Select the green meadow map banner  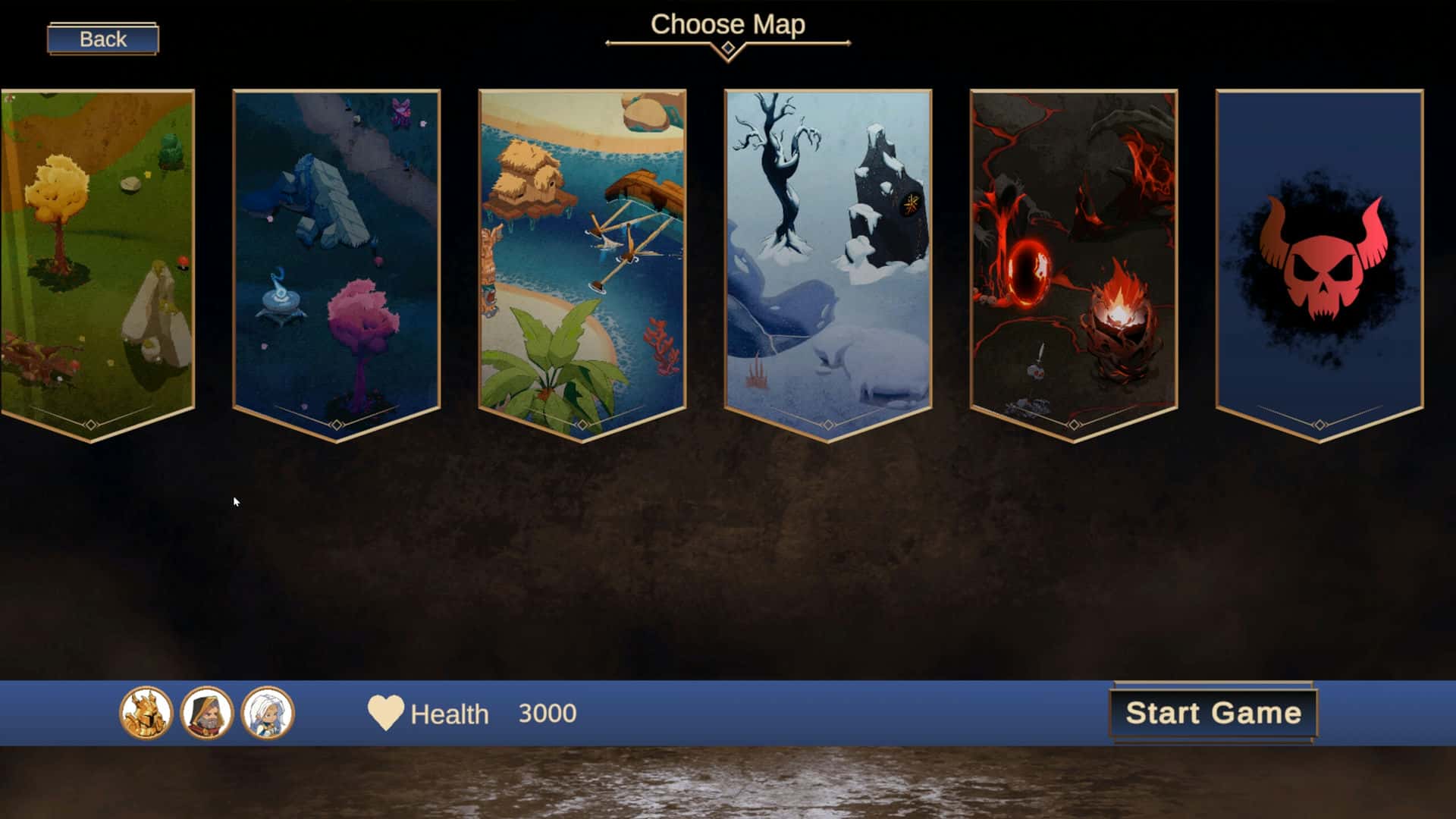click(97, 258)
